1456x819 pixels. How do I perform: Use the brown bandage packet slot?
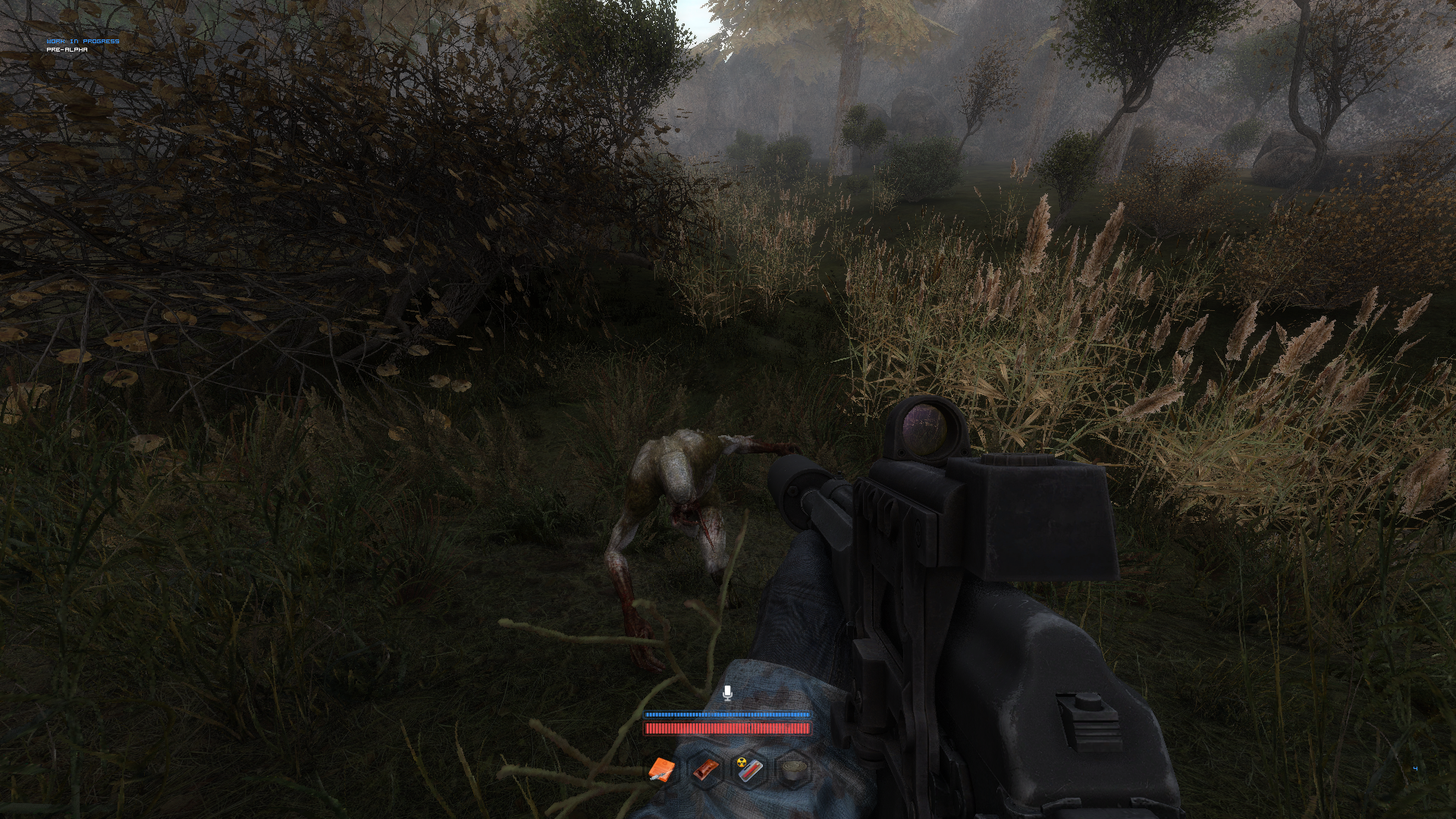click(705, 770)
